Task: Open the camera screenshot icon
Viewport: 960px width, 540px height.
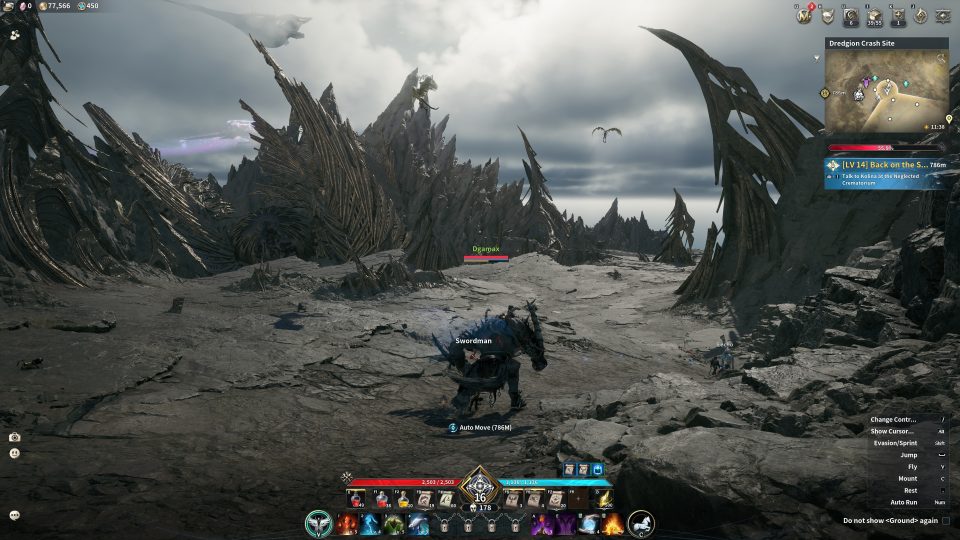Action: pyautogui.click(x=14, y=437)
